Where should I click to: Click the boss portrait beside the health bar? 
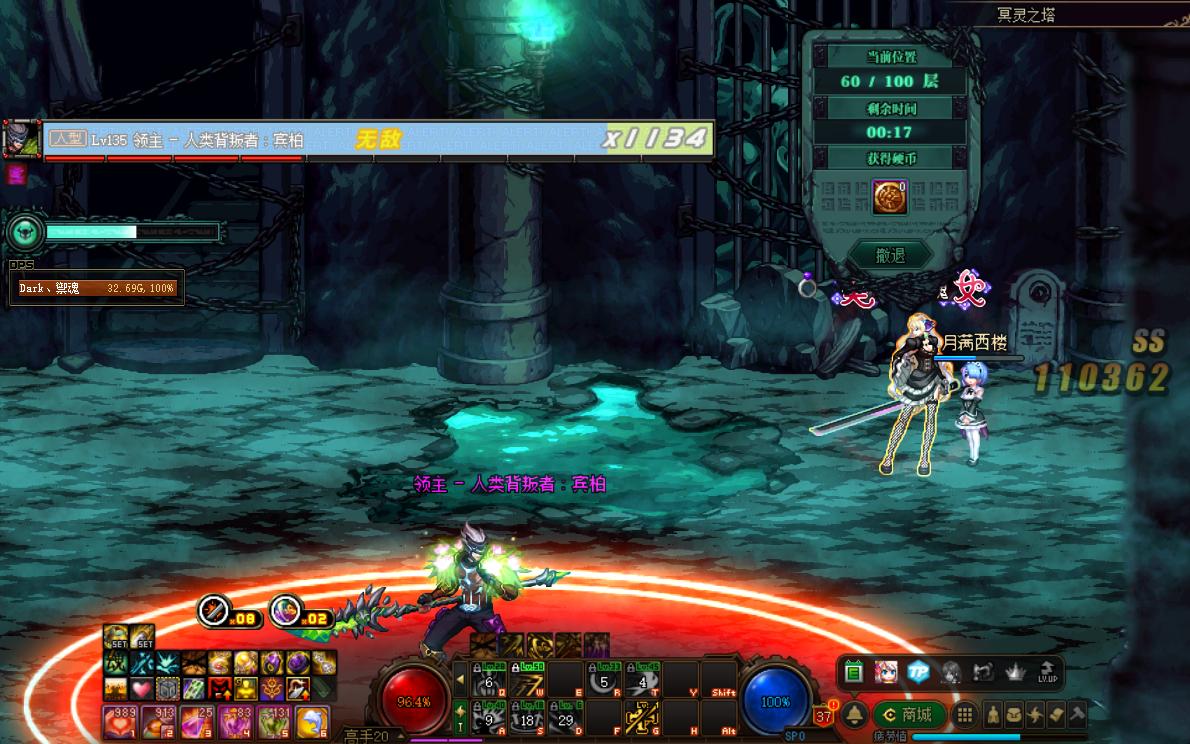pyautogui.click(x=21, y=139)
